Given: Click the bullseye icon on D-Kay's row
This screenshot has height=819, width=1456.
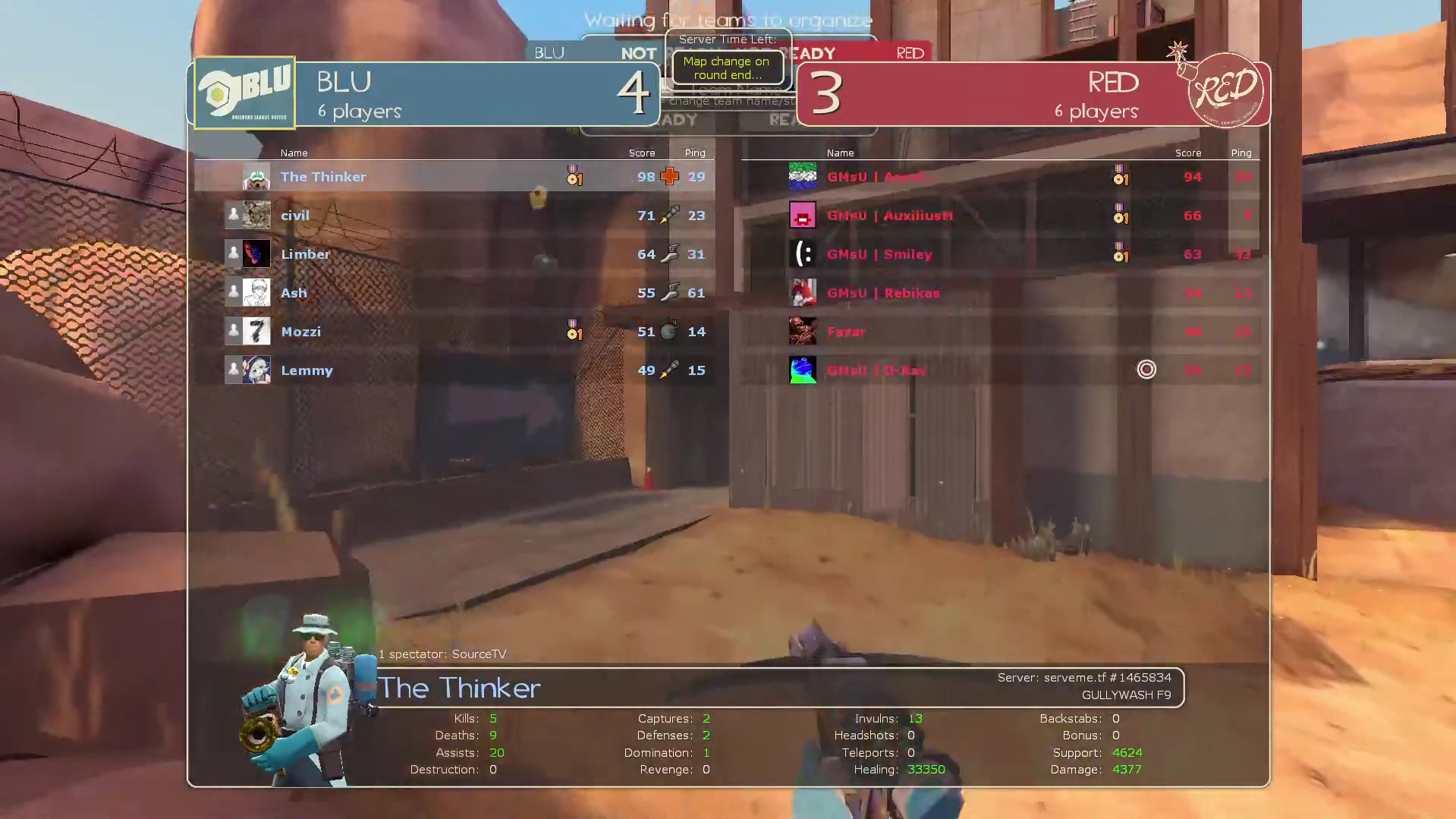Looking at the screenshot, I should (1146, 370).
